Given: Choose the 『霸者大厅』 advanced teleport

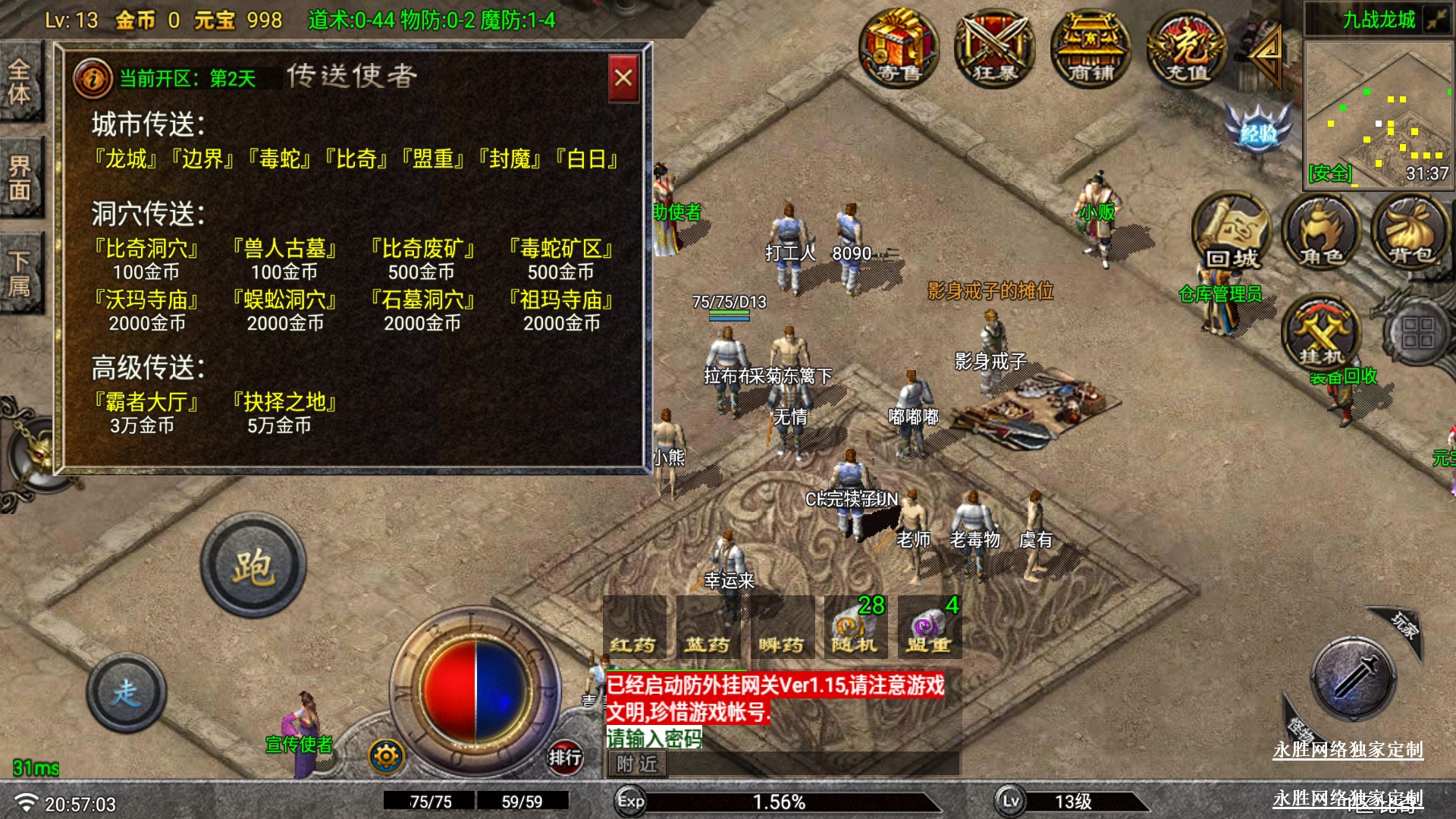Looking at the screenshot, I should point(146,402).
